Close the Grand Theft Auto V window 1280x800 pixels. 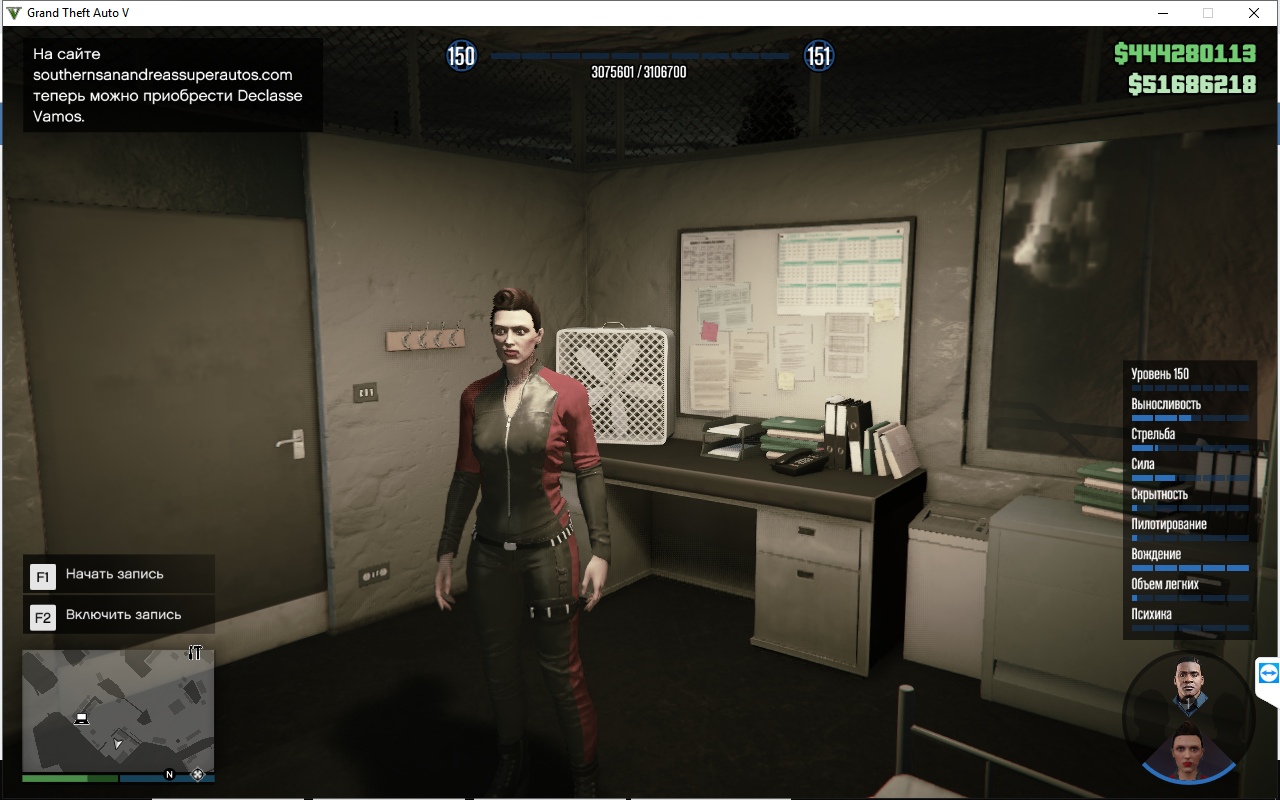click(1253, 13)
